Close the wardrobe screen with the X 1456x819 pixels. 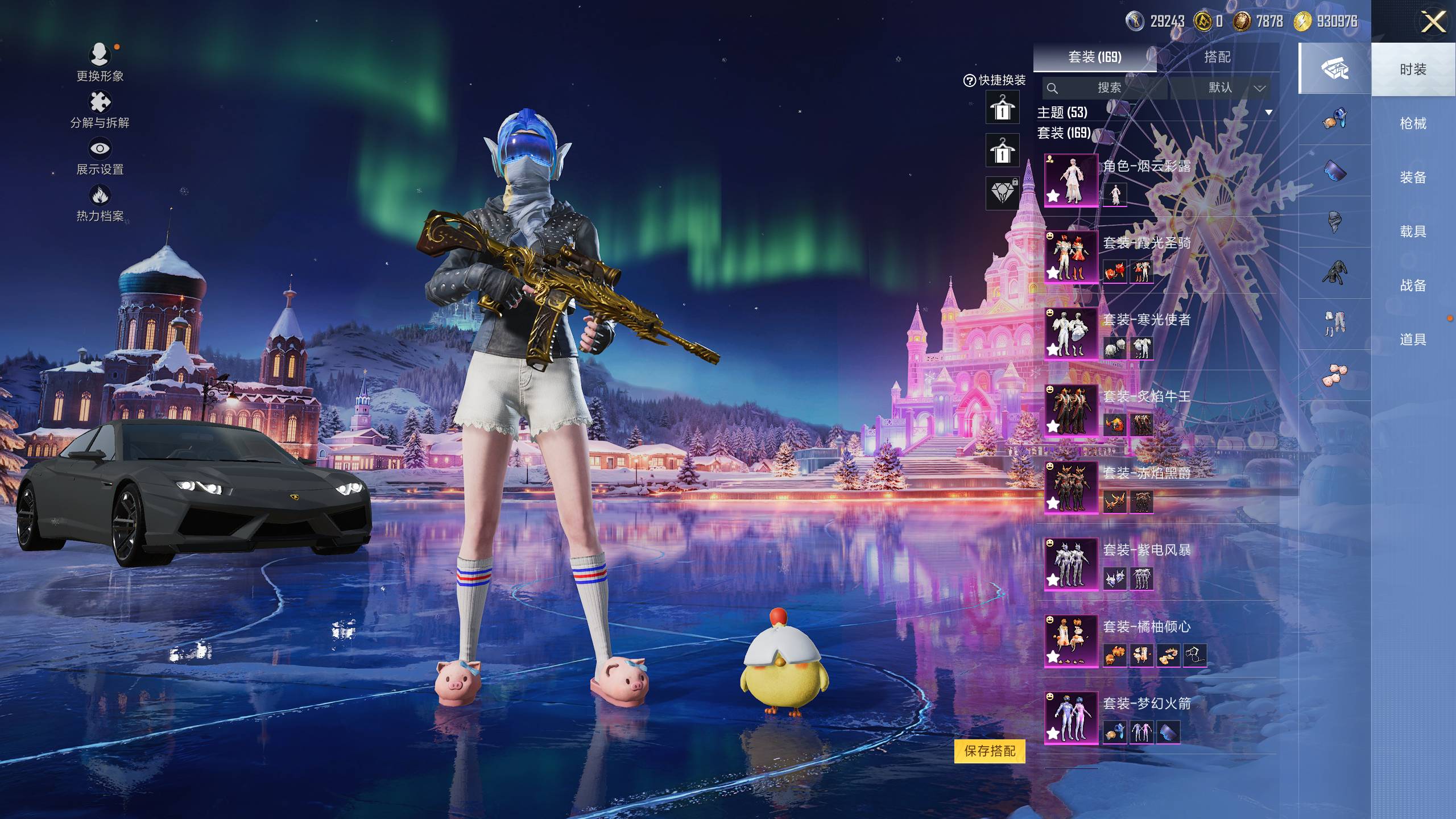click(1433, 23)
